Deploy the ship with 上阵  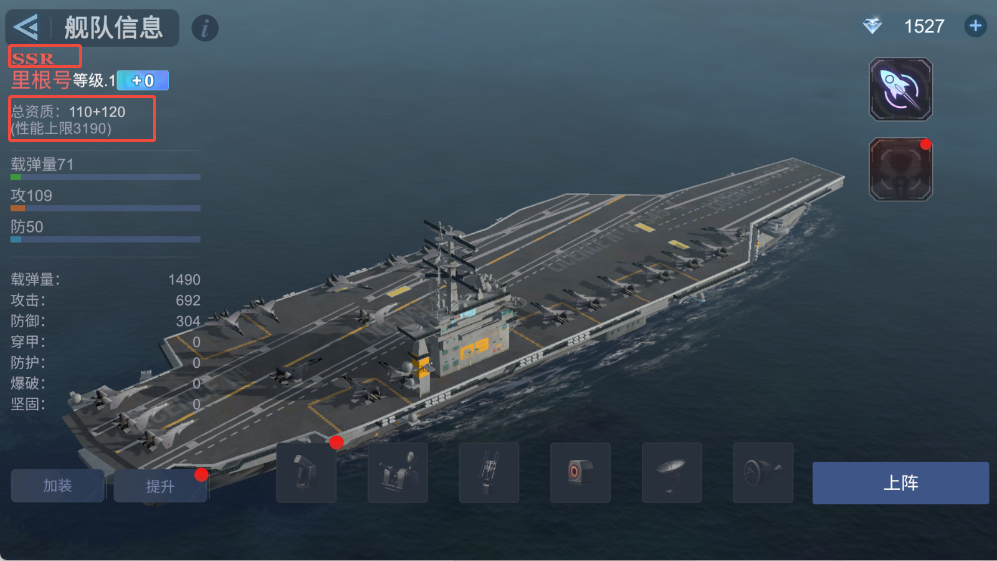(900, 483)
